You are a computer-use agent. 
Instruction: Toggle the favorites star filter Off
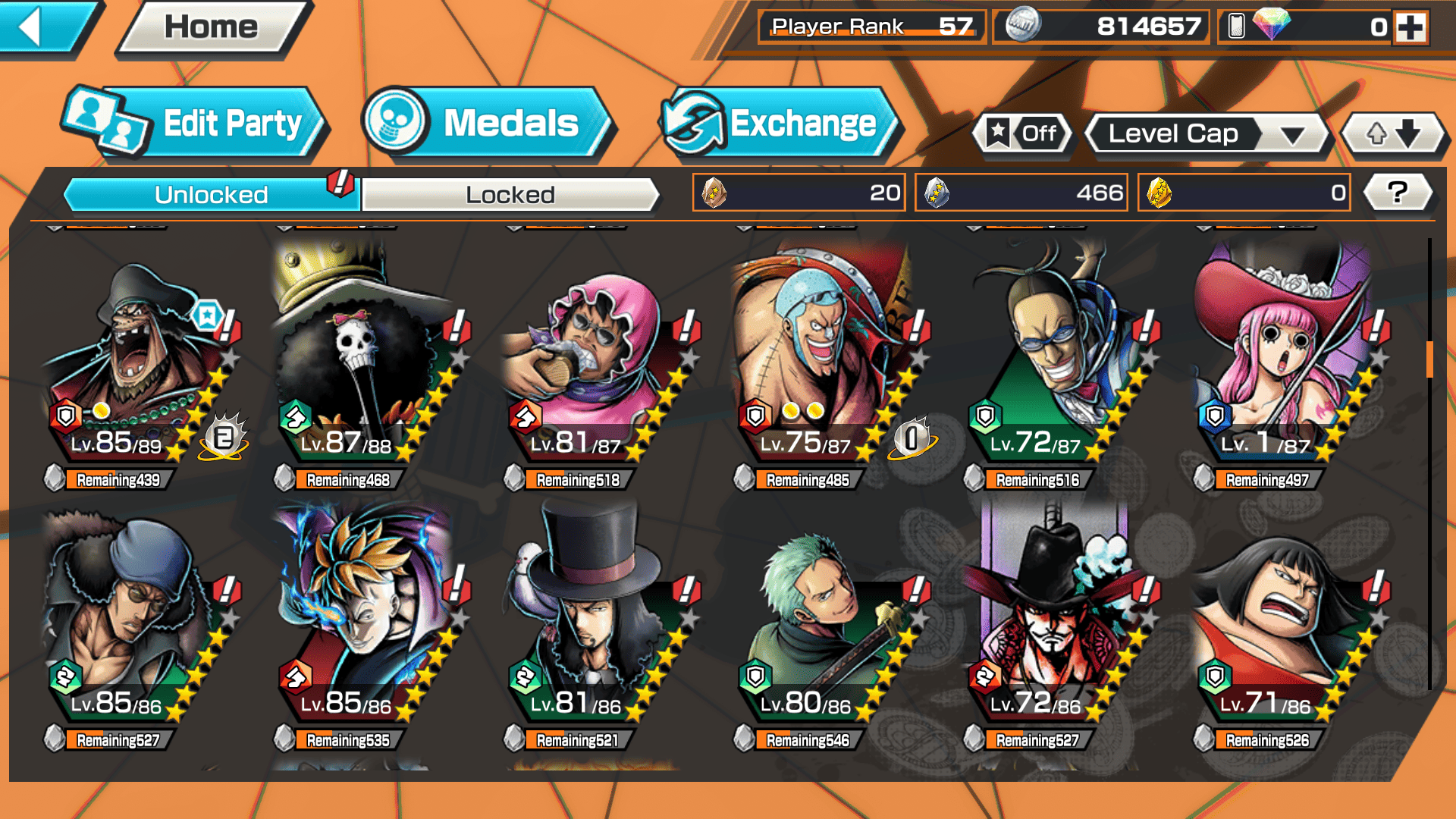[1023, 134]
